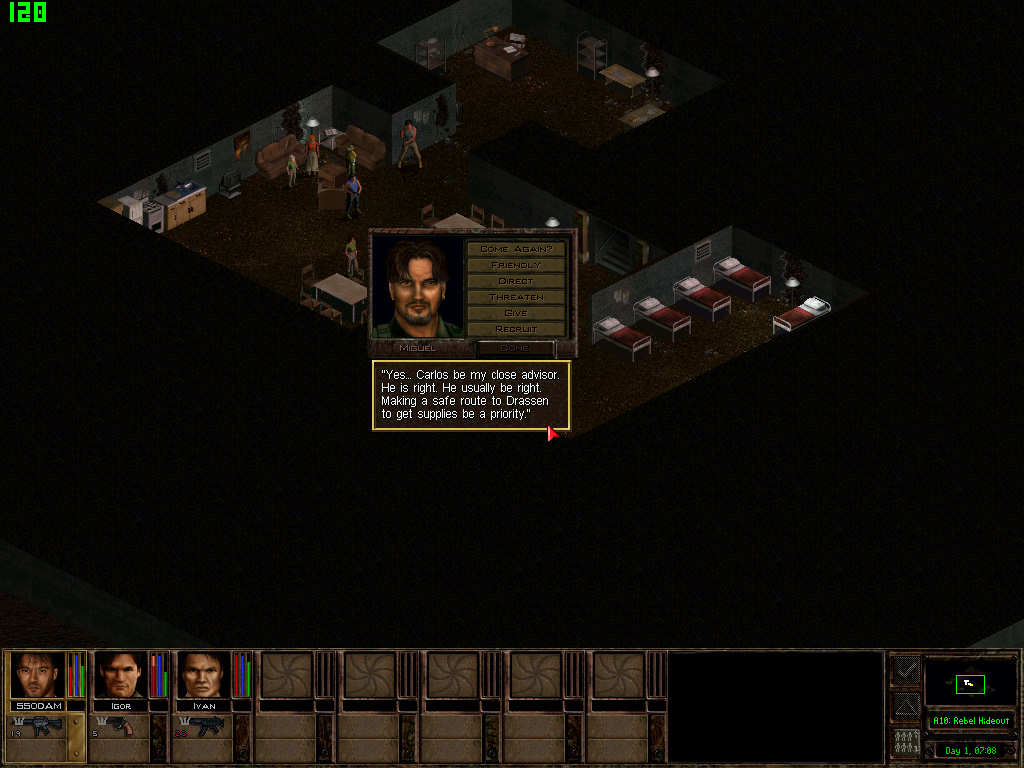Pick the Threaten dialogue option
Screen dimensions: 1024x768
[x=516, y=297]
